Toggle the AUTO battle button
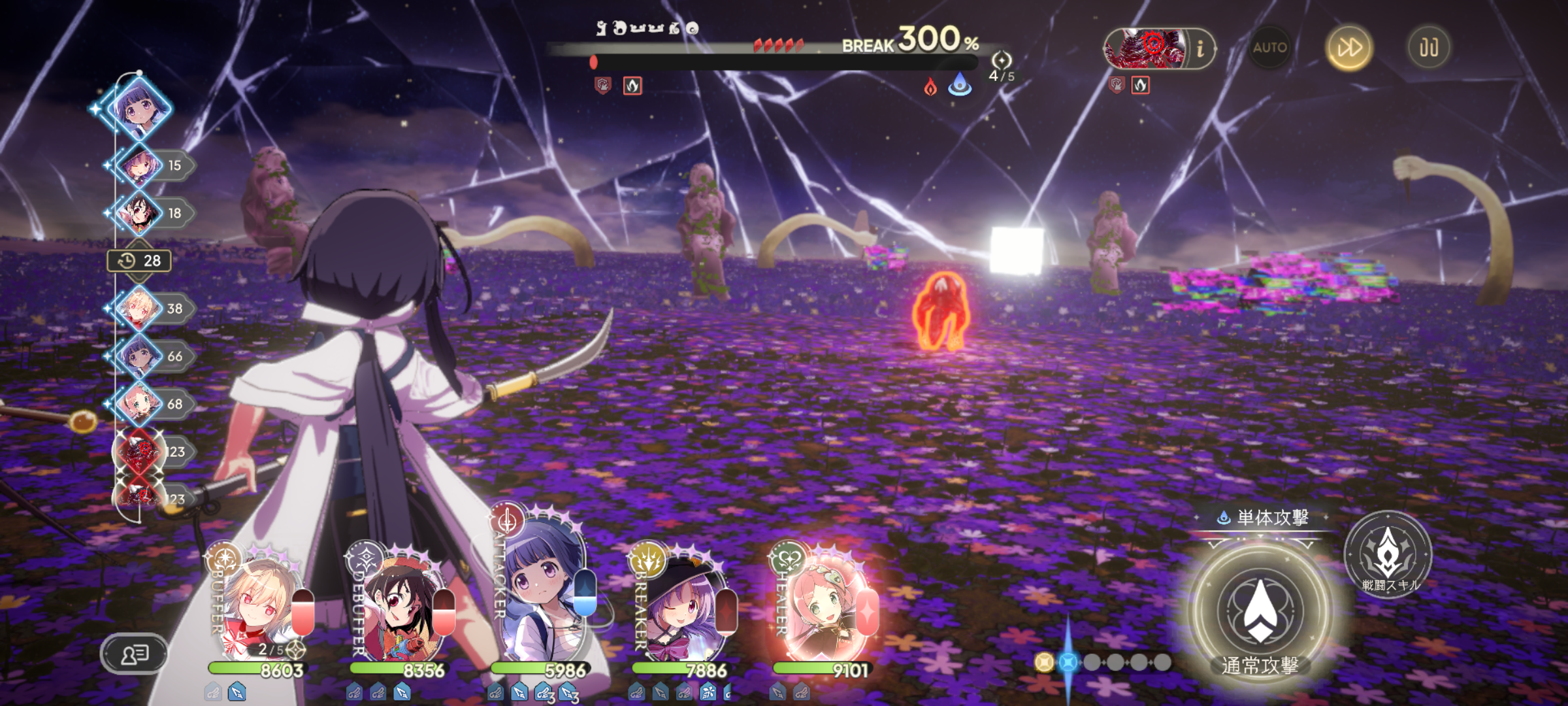 pos(1269,48)
